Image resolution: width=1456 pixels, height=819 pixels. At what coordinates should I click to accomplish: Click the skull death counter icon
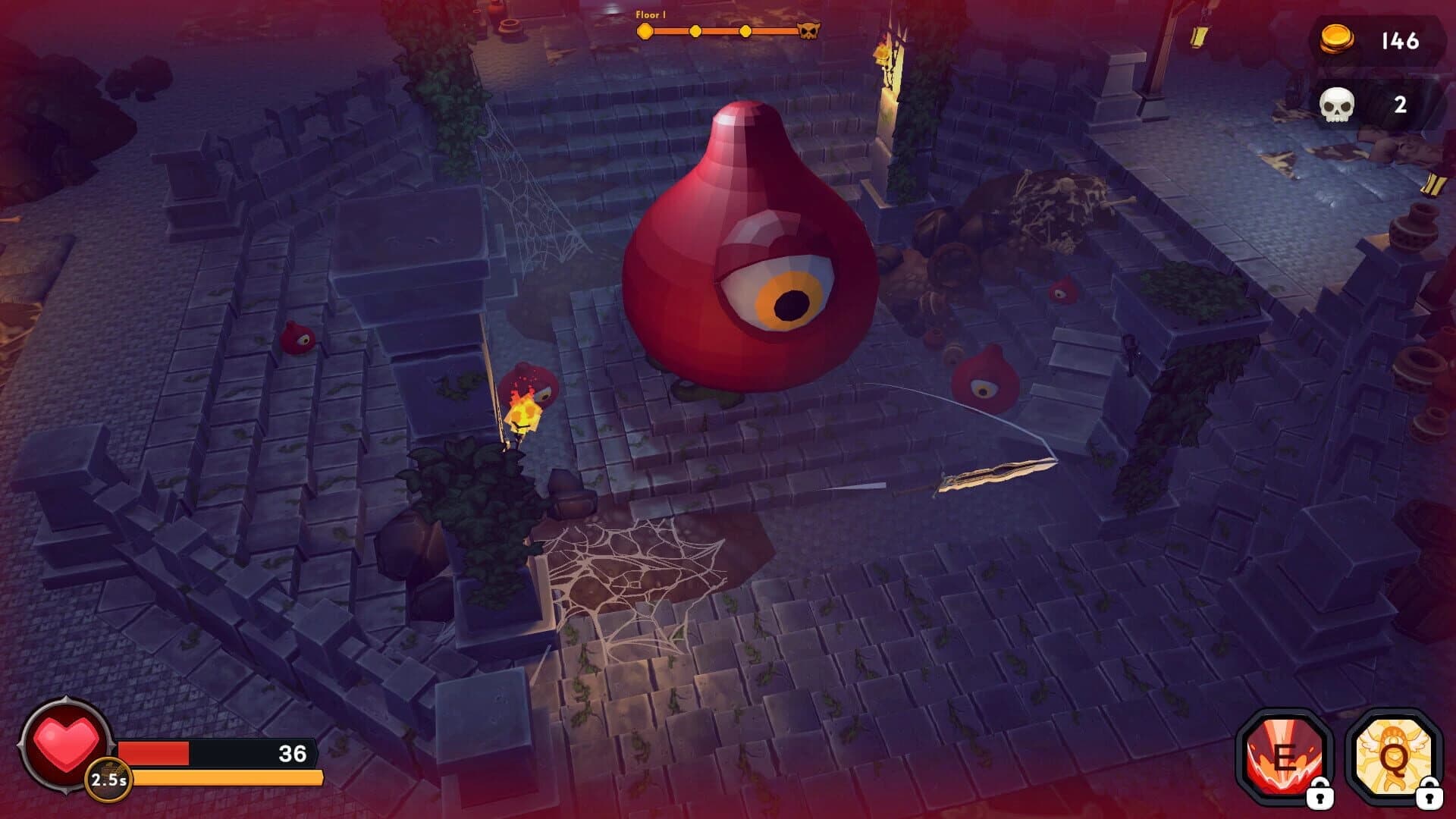(1337, 105)
